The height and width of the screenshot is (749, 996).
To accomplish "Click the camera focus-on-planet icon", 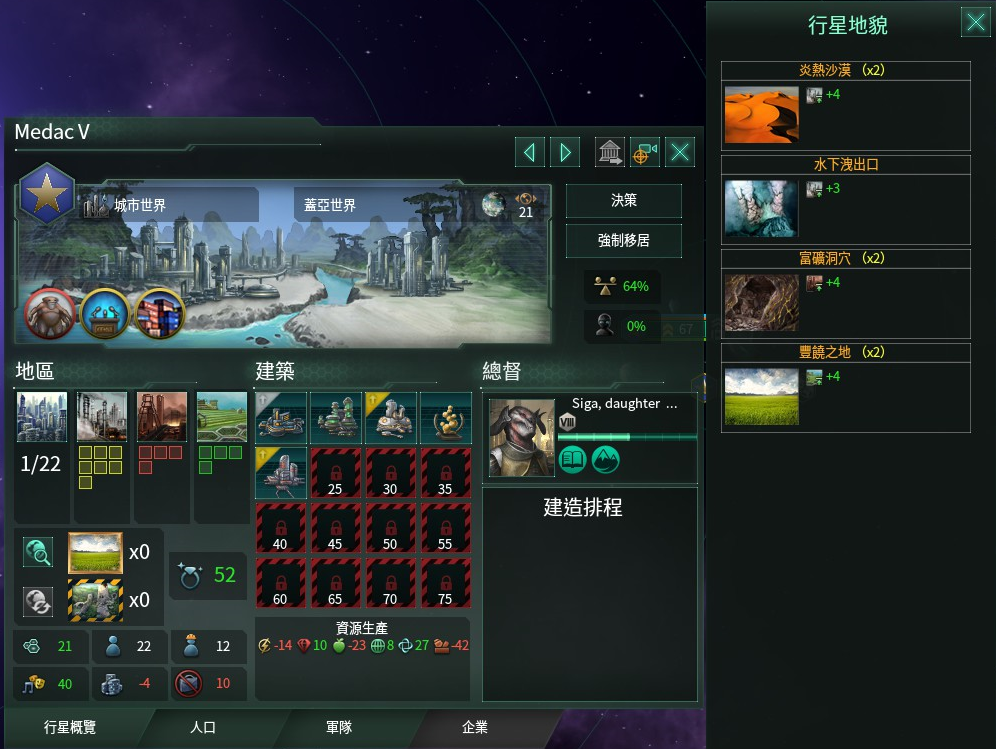I will pyautogui.click(x=645, y=152).
